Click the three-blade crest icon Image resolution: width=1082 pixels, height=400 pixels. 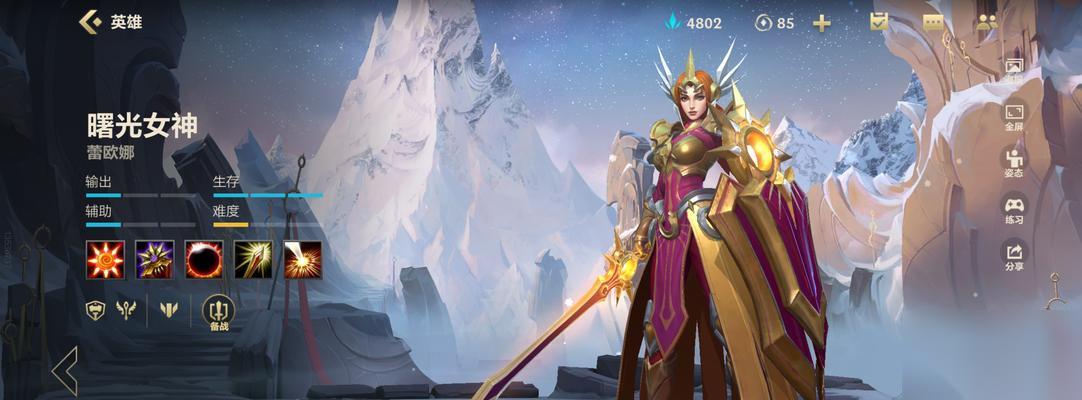[168, 310]
